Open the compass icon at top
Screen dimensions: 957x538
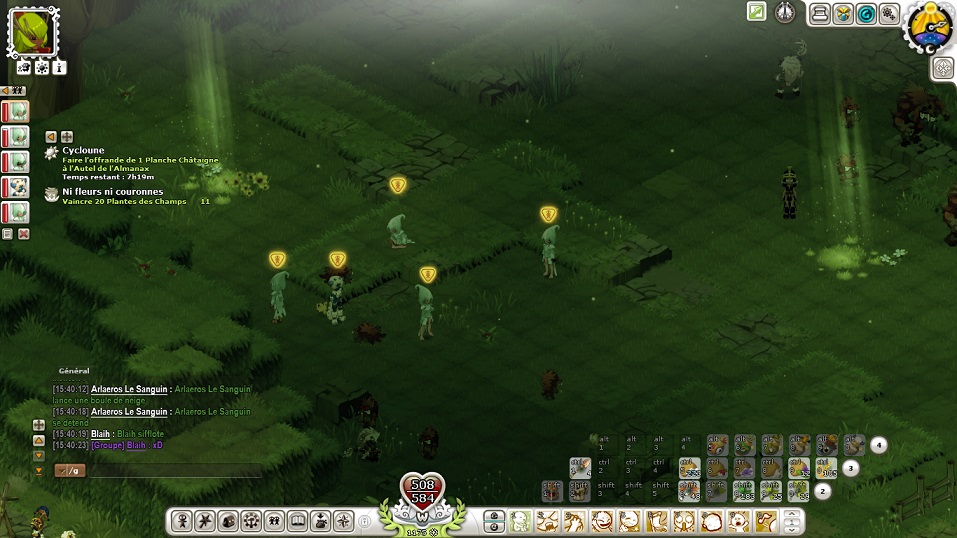pos(785,12)
